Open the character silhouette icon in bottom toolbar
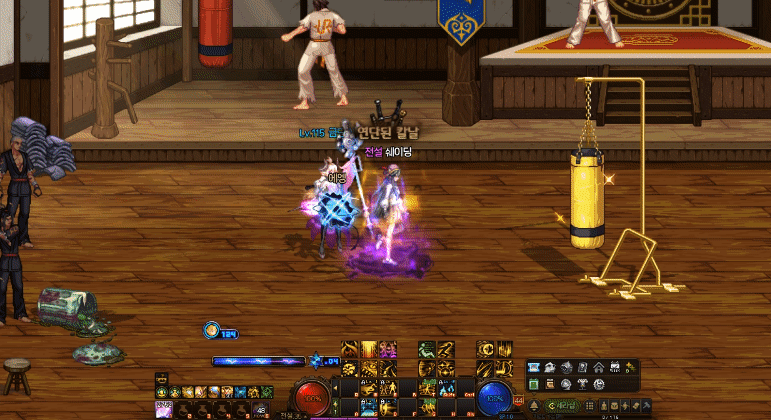Screen dimensions: 771x420 (x=605, y=405)
